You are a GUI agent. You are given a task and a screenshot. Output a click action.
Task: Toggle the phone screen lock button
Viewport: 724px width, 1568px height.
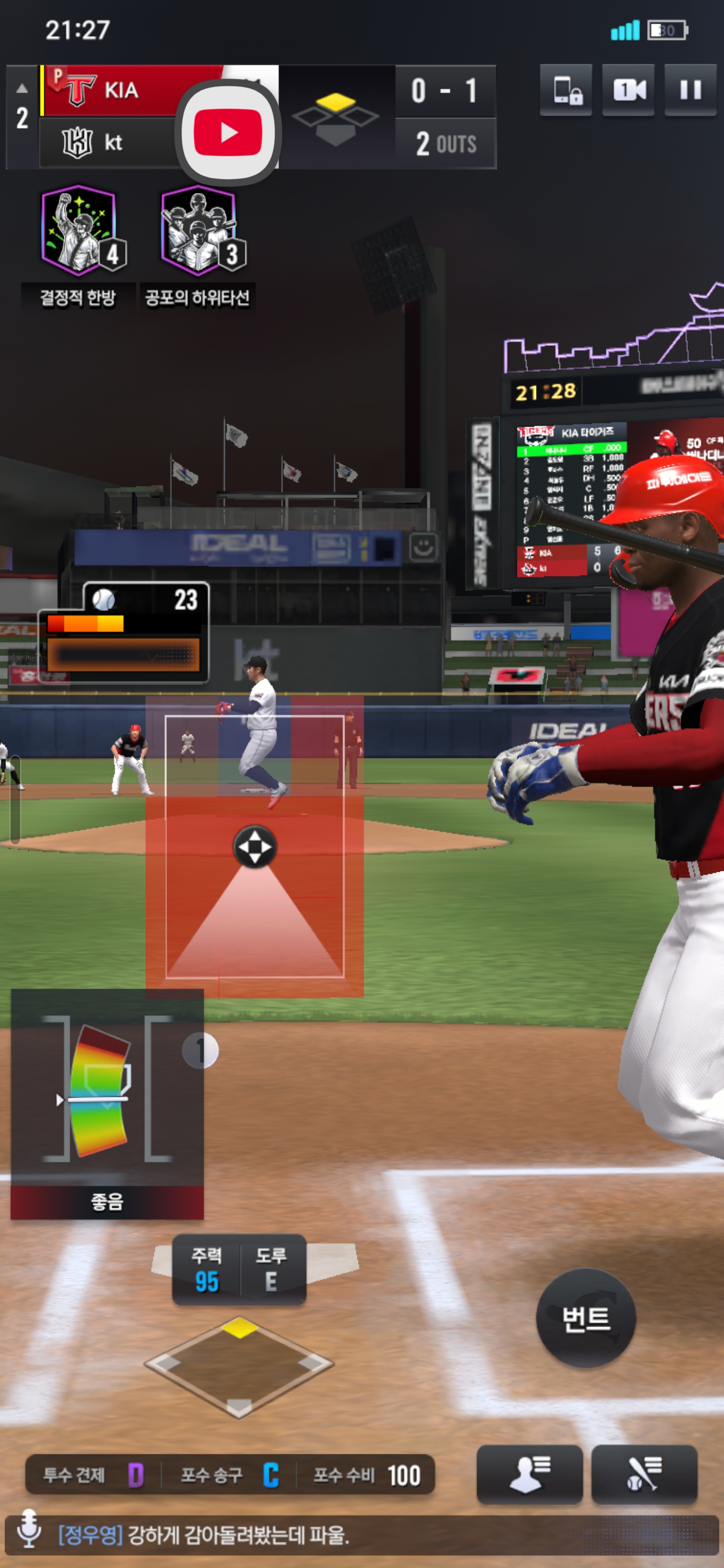566,90
